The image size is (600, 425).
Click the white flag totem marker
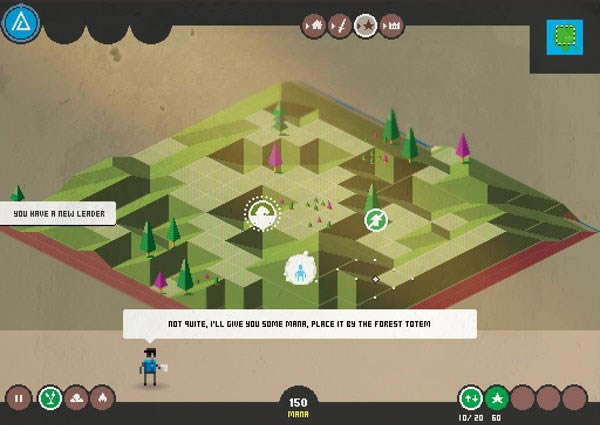point(263,212)
